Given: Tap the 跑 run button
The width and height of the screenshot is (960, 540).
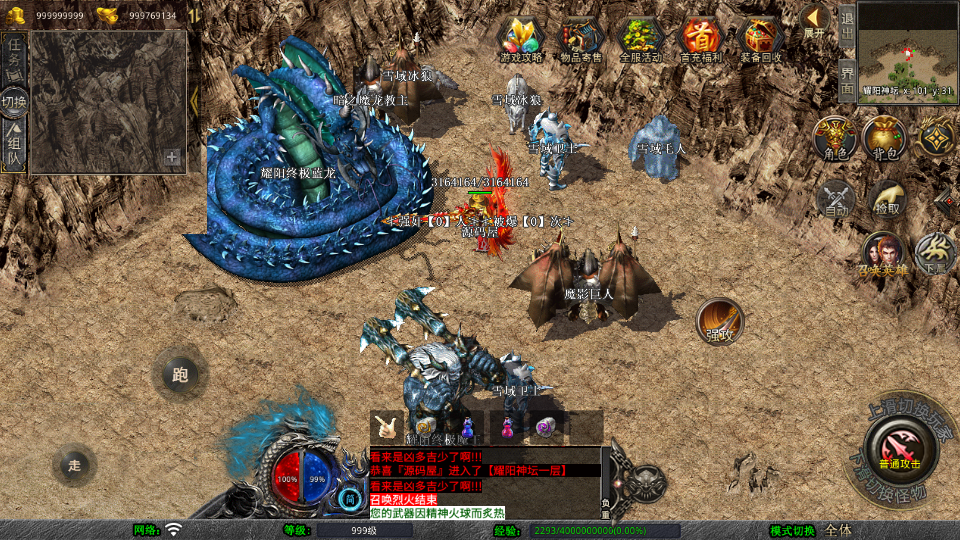Looking at the screenshot, I should [180, 375].
